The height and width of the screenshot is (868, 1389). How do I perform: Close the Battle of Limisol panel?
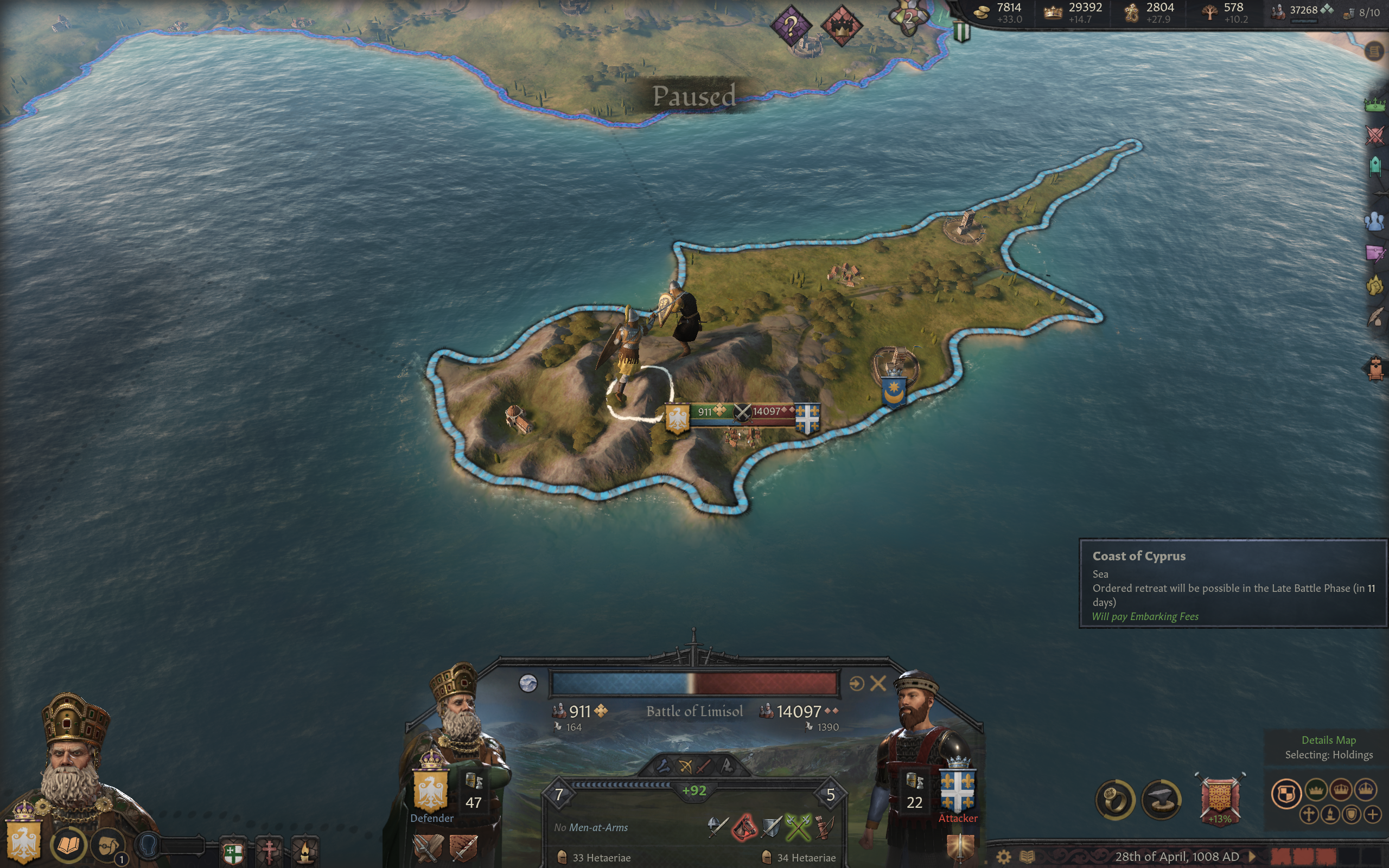click(877, 683)
